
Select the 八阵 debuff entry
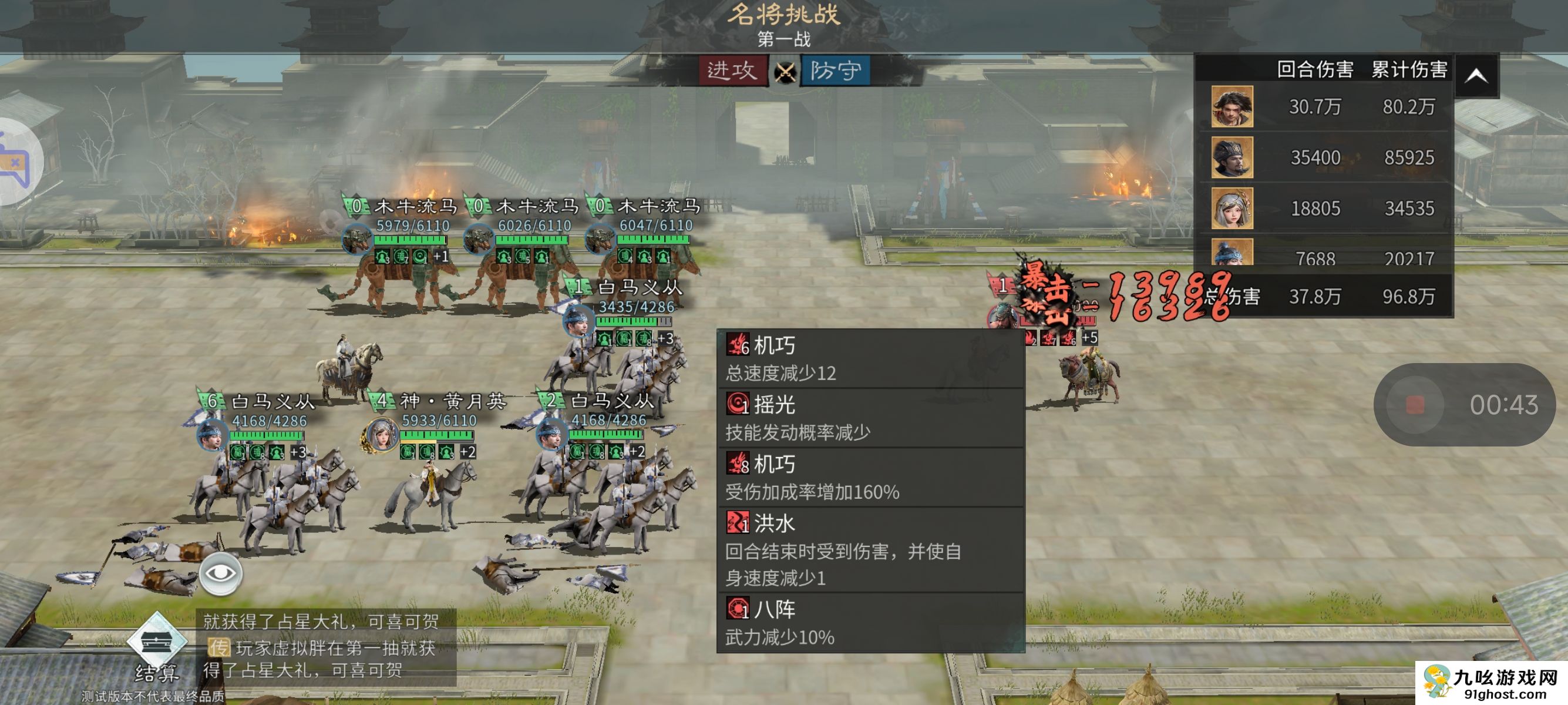point(870,623)
